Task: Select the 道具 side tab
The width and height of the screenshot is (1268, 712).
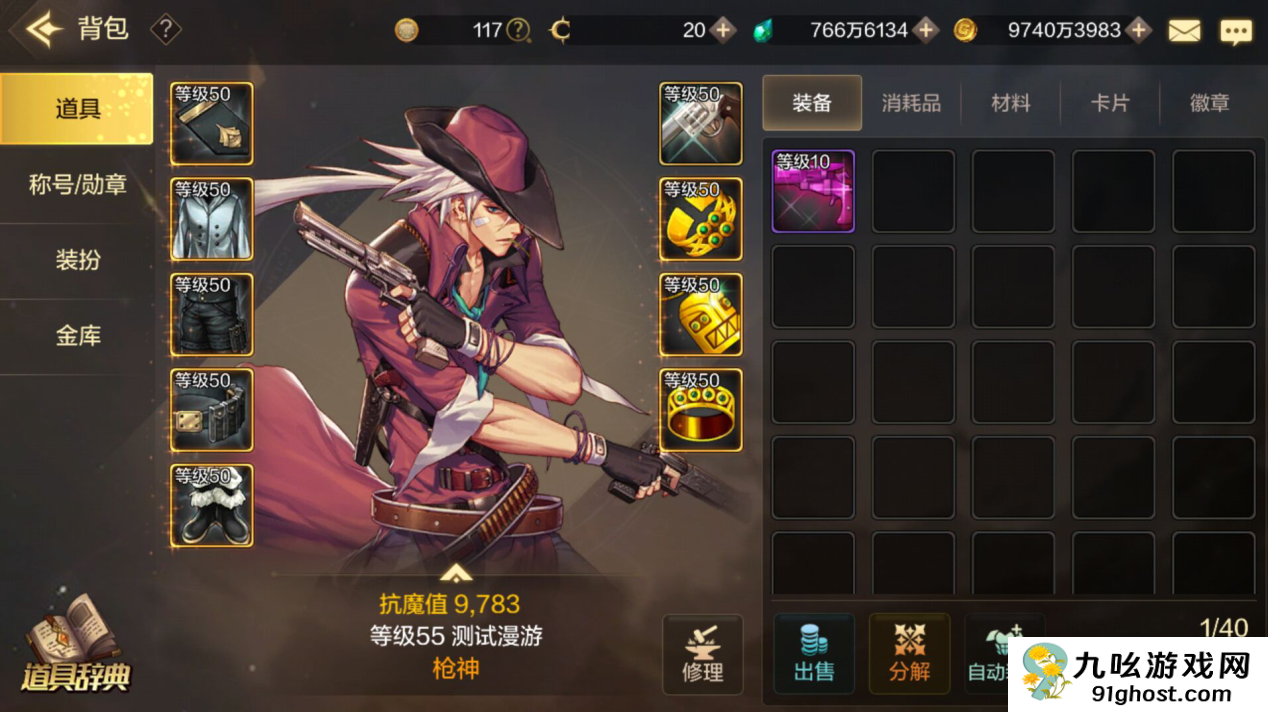Action: click(x=77, y=108)
